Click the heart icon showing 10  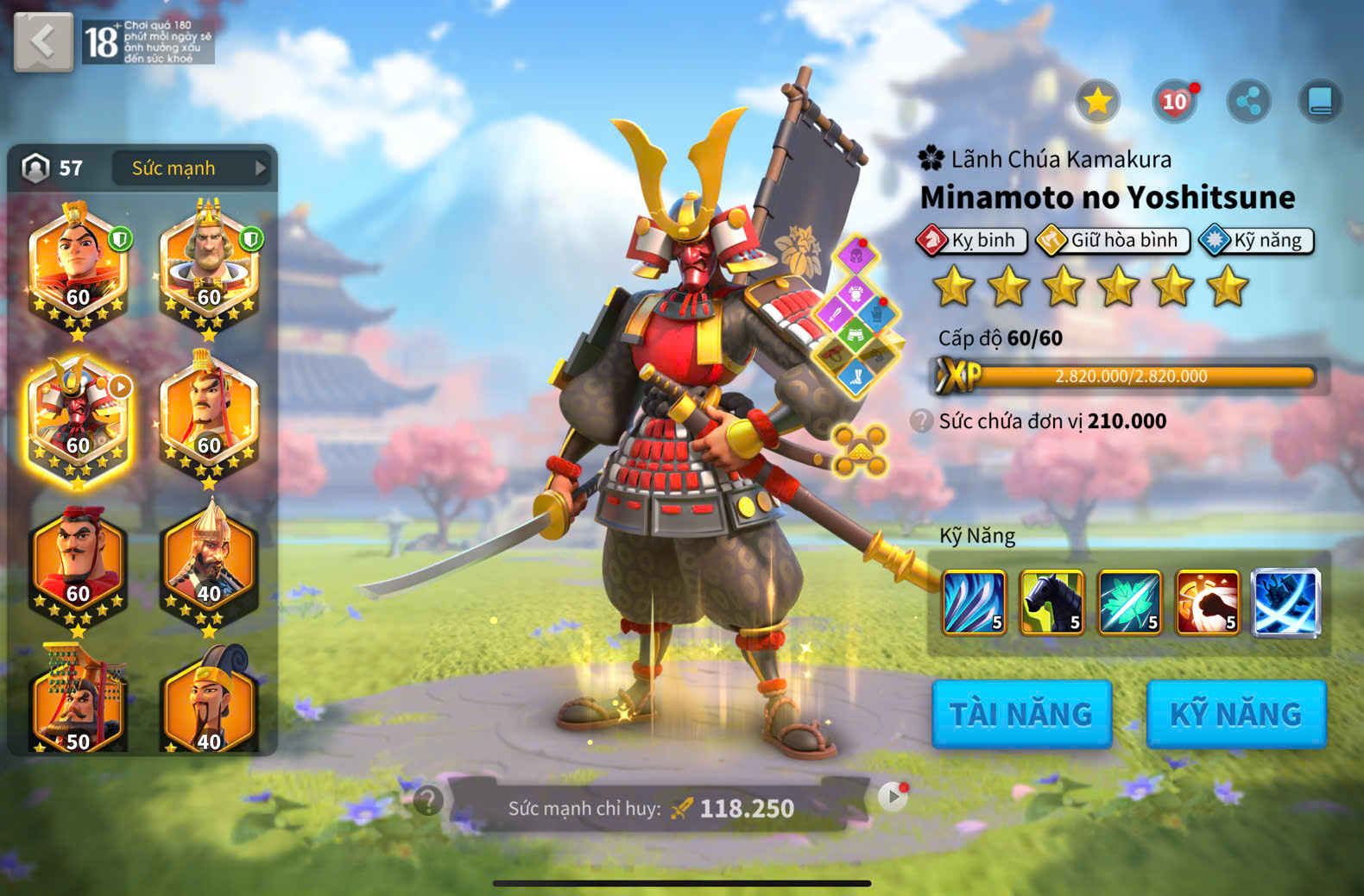click(1174, 102)
